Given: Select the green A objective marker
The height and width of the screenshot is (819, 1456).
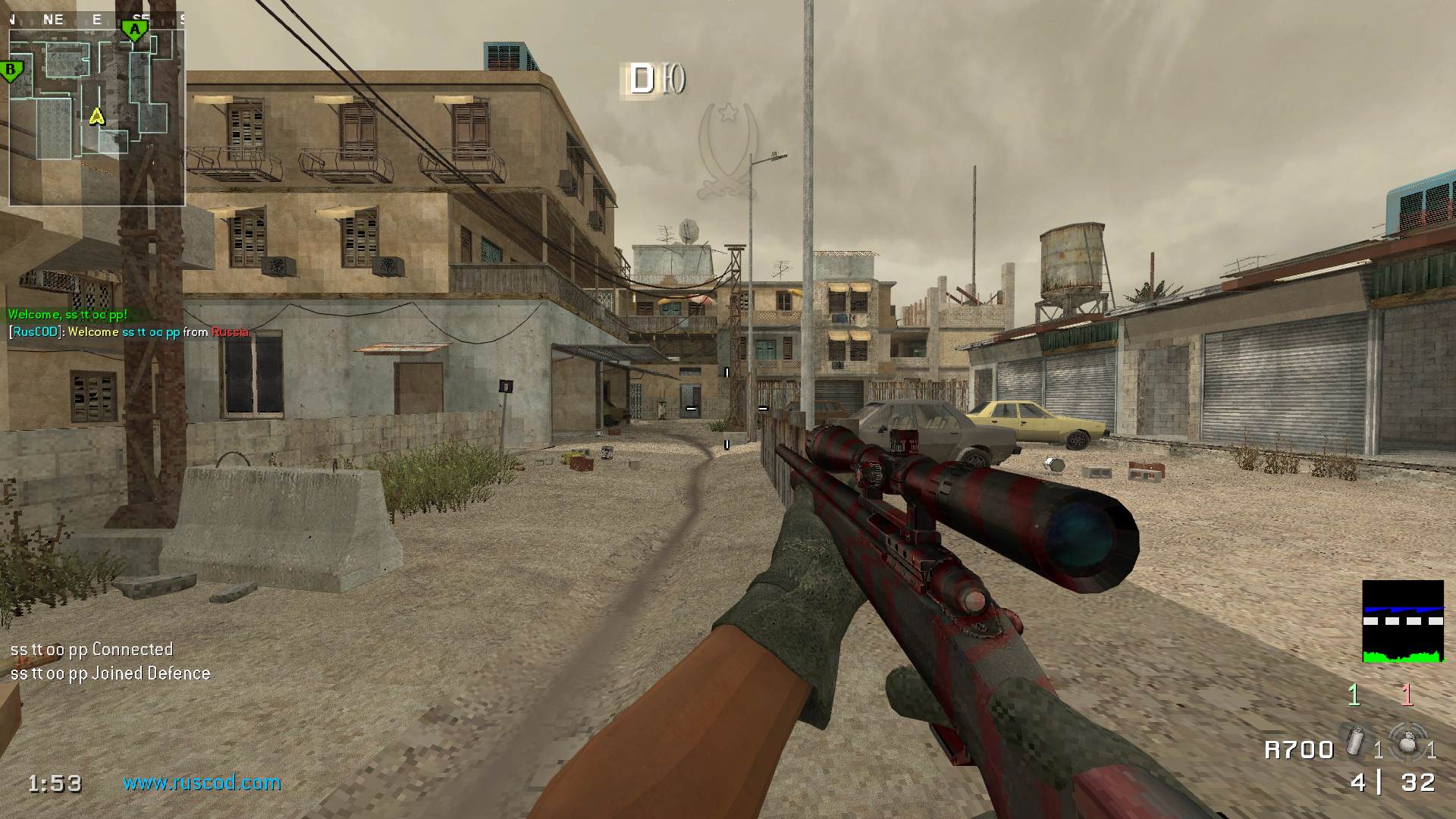Looking at the screenshot, I should [134, 31].
